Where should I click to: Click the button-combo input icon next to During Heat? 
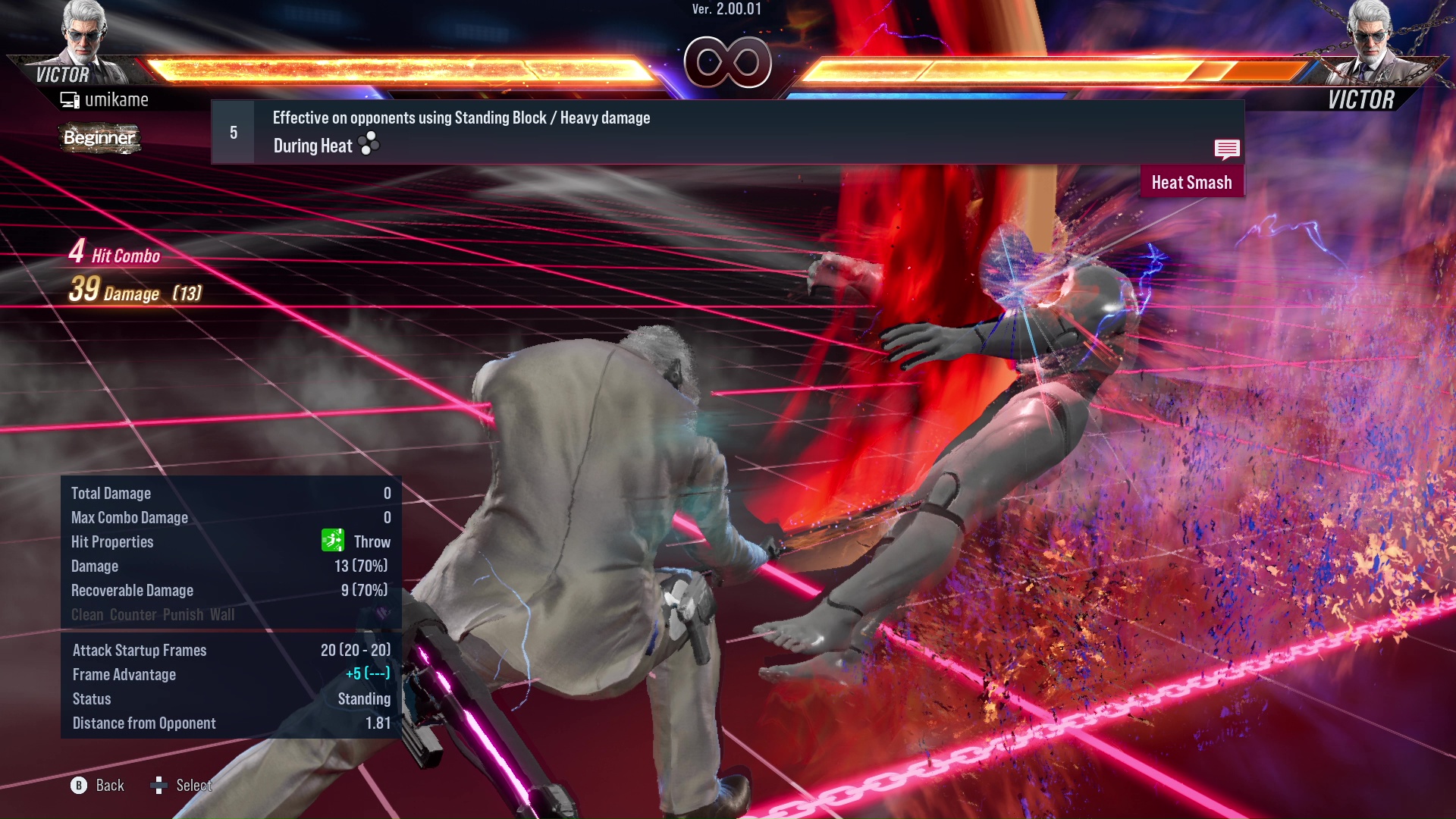[x=369, y=144]
